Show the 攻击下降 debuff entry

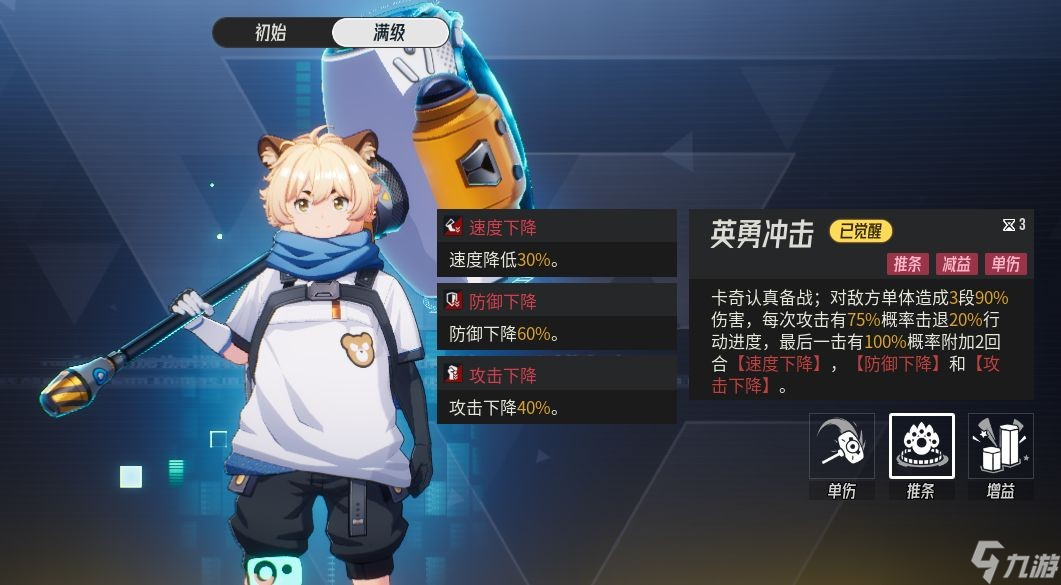(x=557, y=375)
